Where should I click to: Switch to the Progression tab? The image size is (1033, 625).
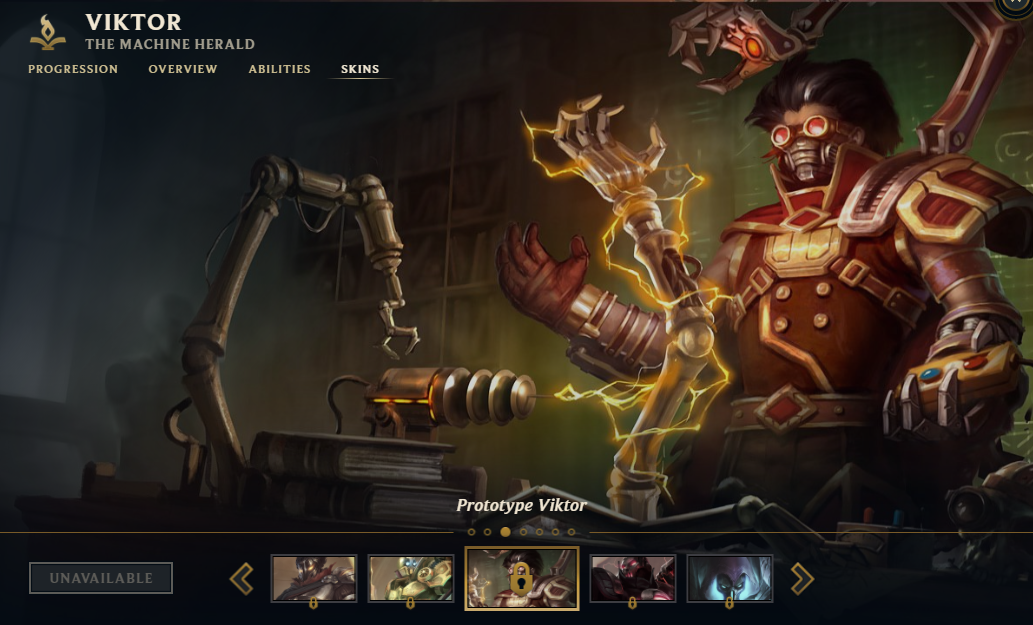[x=73, y=69]
